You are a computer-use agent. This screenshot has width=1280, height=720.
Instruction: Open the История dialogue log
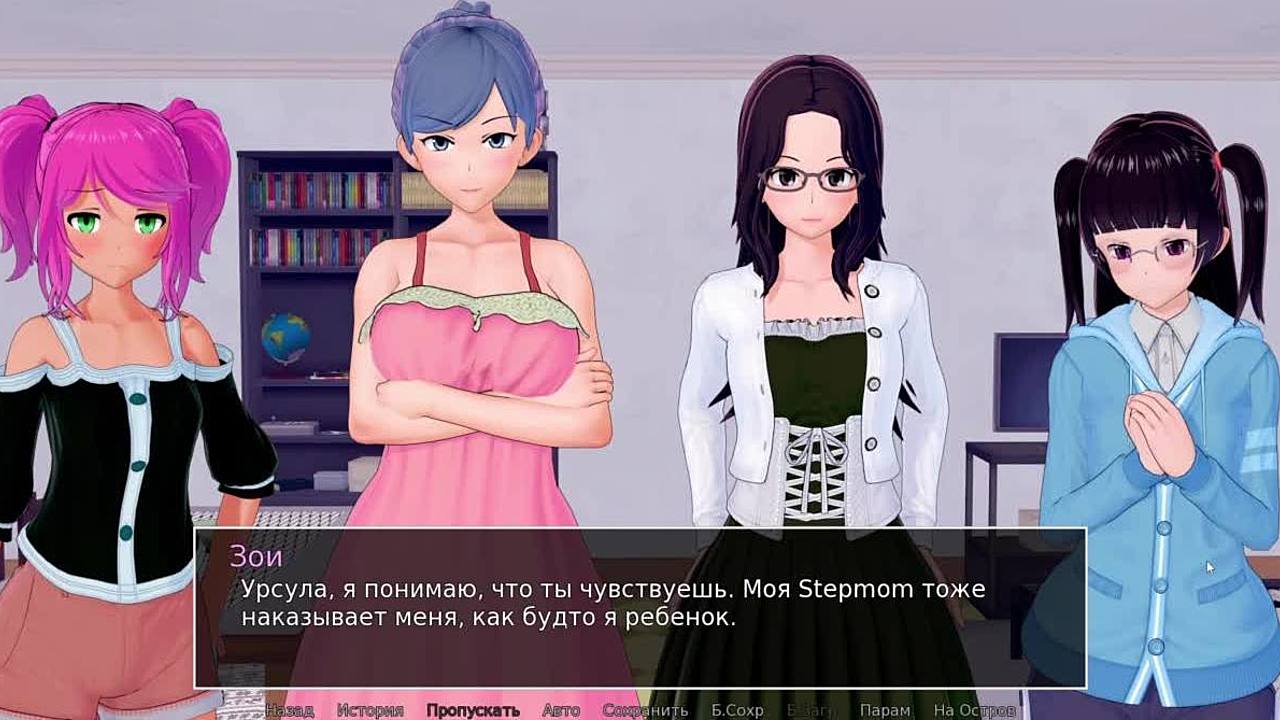pos(370,710)
